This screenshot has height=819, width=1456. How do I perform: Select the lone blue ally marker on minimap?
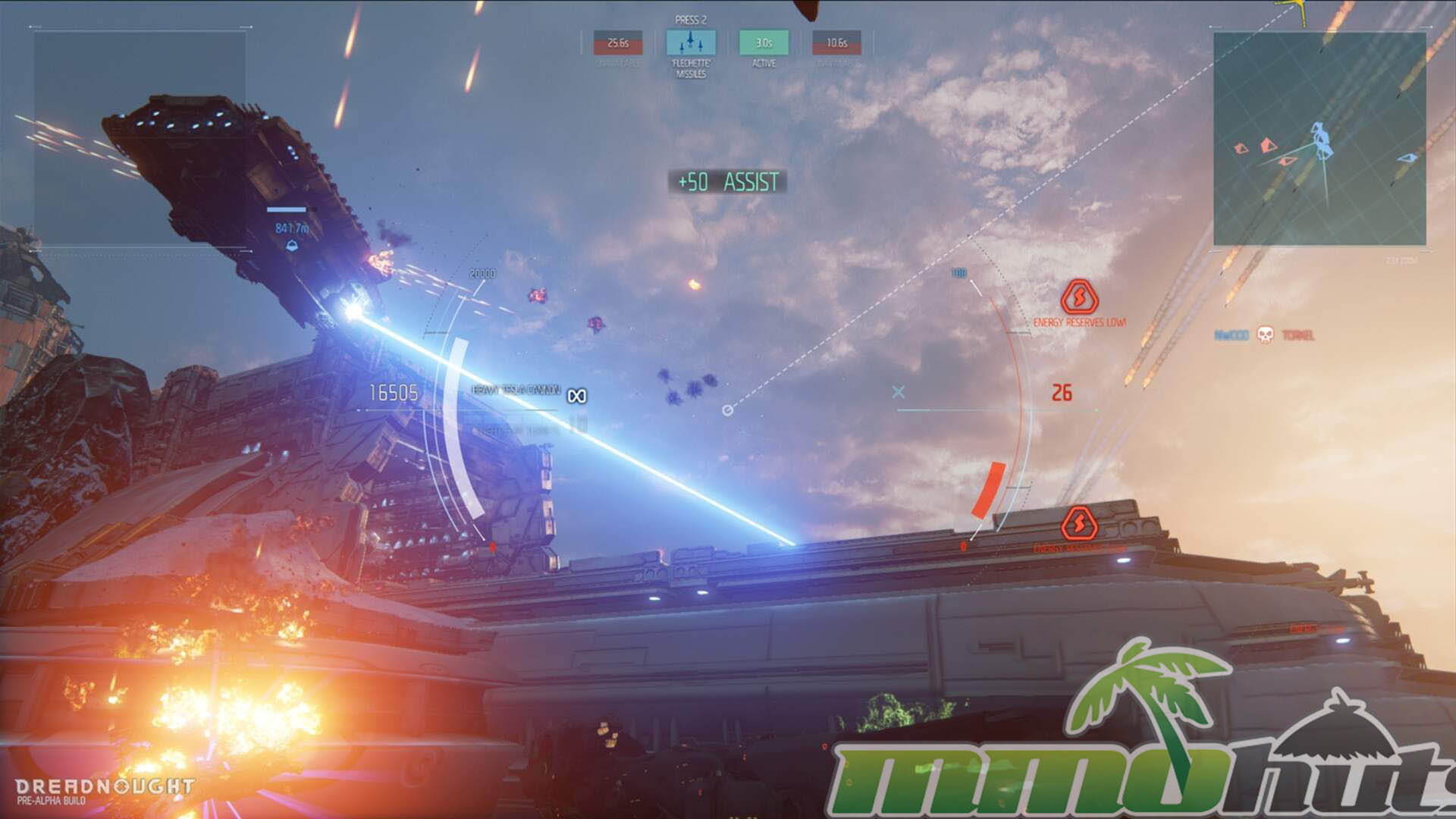click(x=1407, y=158)
